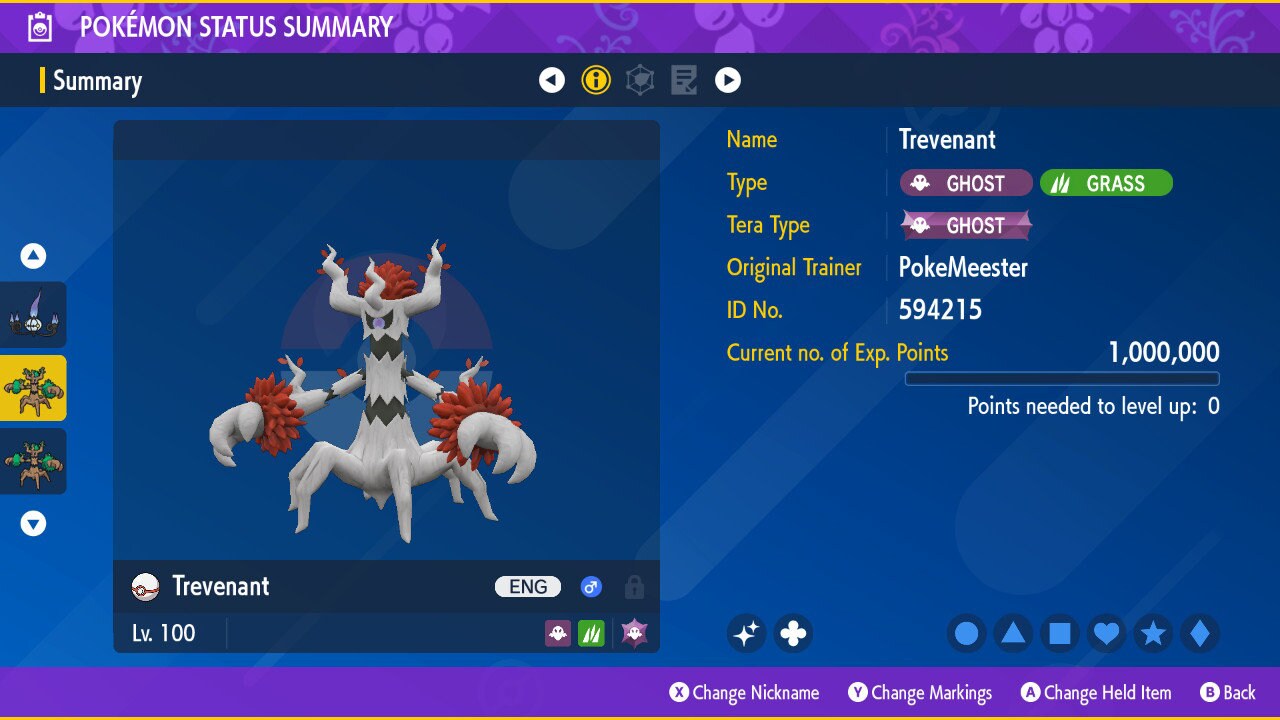This screenshot has width=1280, height=720.
Task: Click the down arrow below party list
Action: pos(34,523)
